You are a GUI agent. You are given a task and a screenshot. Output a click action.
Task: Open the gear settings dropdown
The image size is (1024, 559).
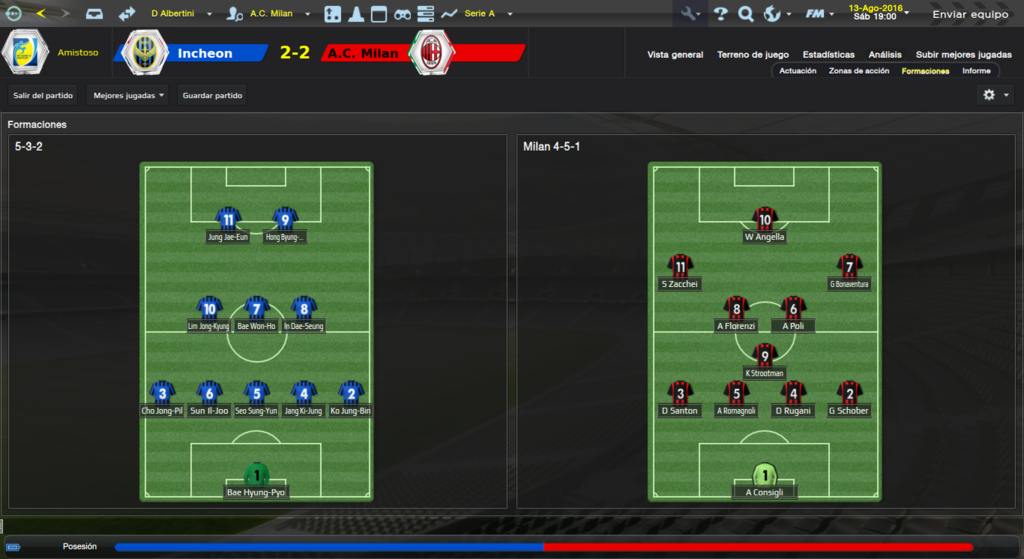coord(995,95)
